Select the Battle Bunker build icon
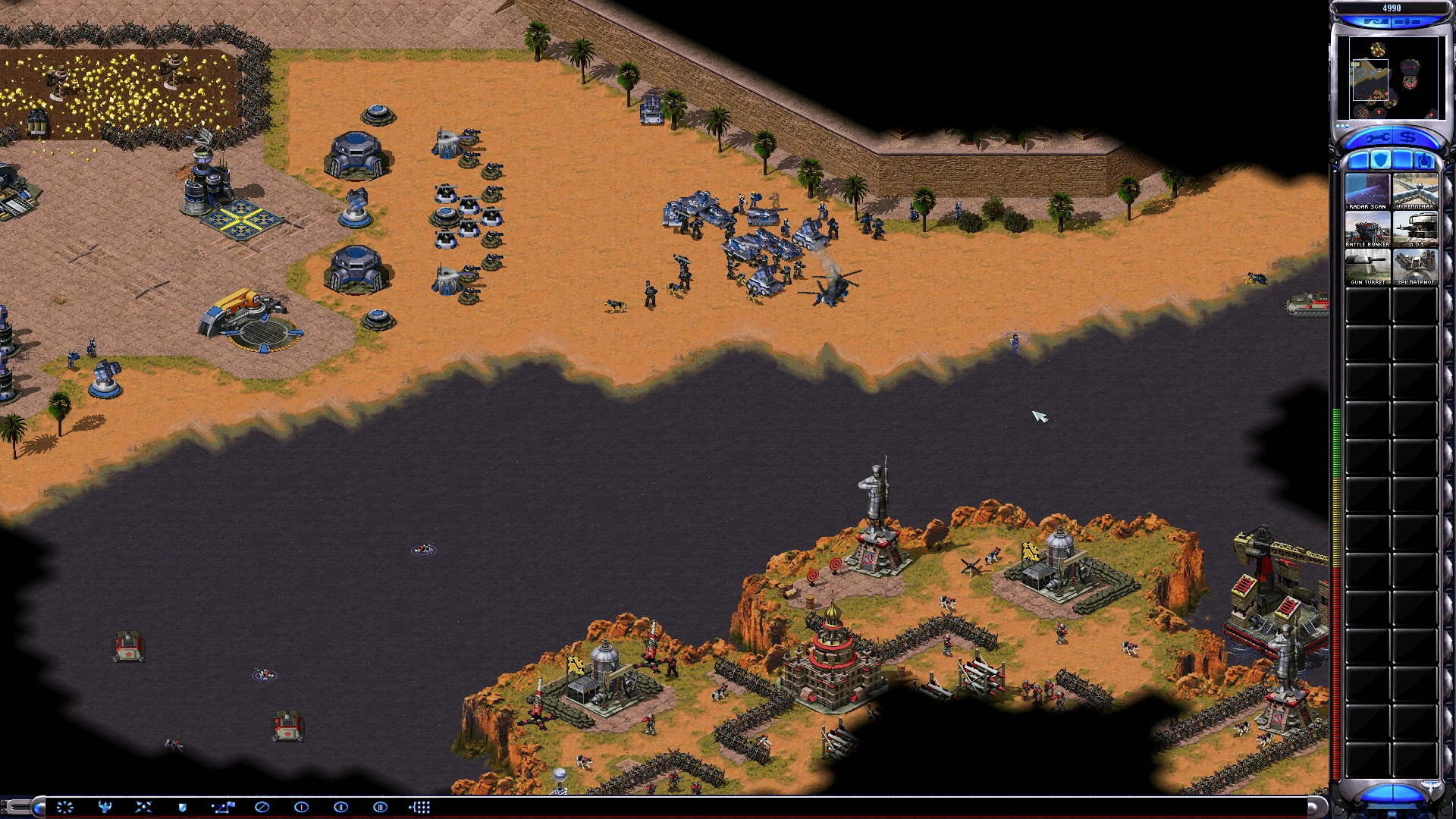Viewport: 1456px width, 819px height. (1367, 228)
